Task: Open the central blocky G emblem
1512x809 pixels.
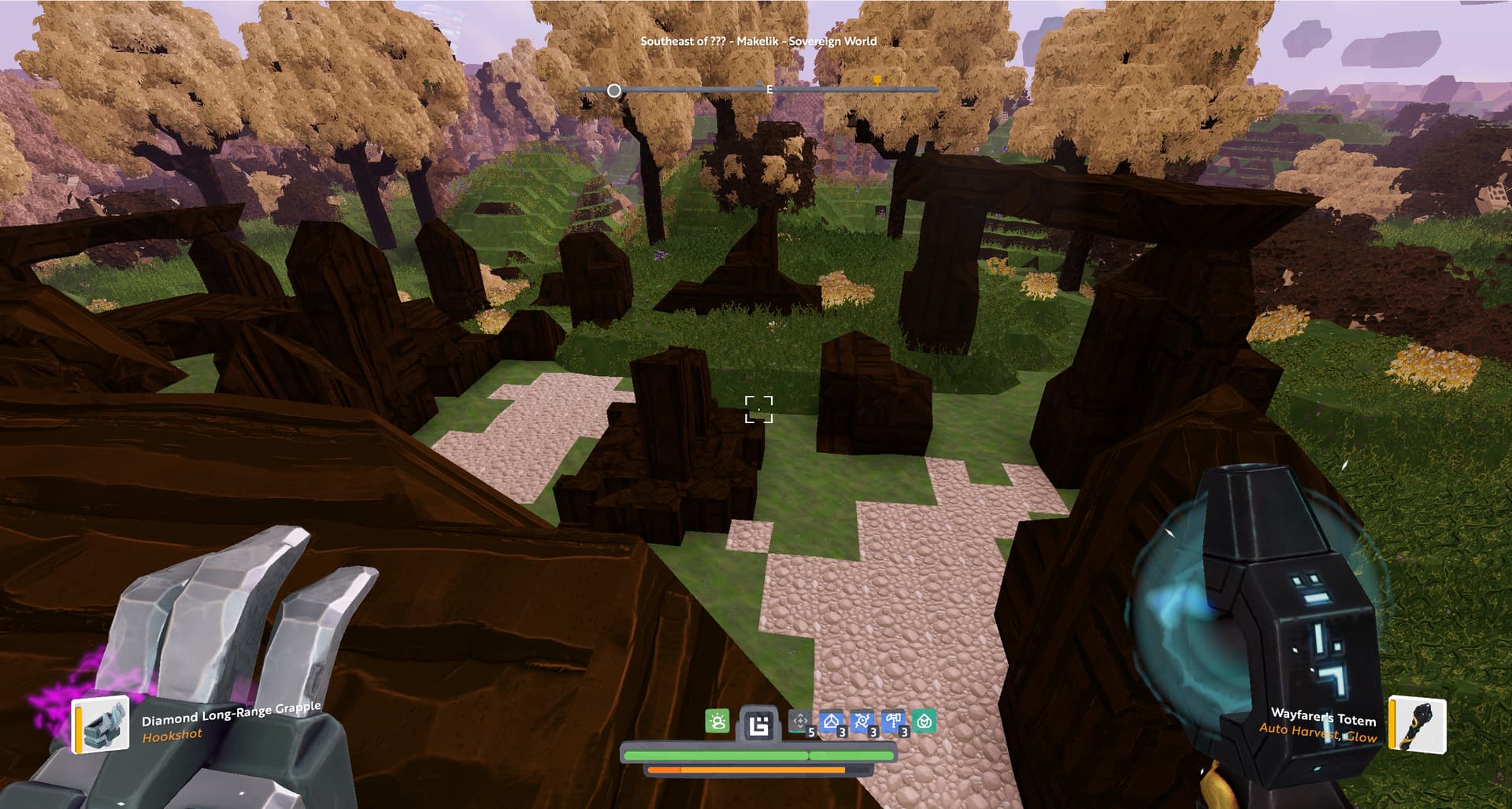Action: (759, 724)
